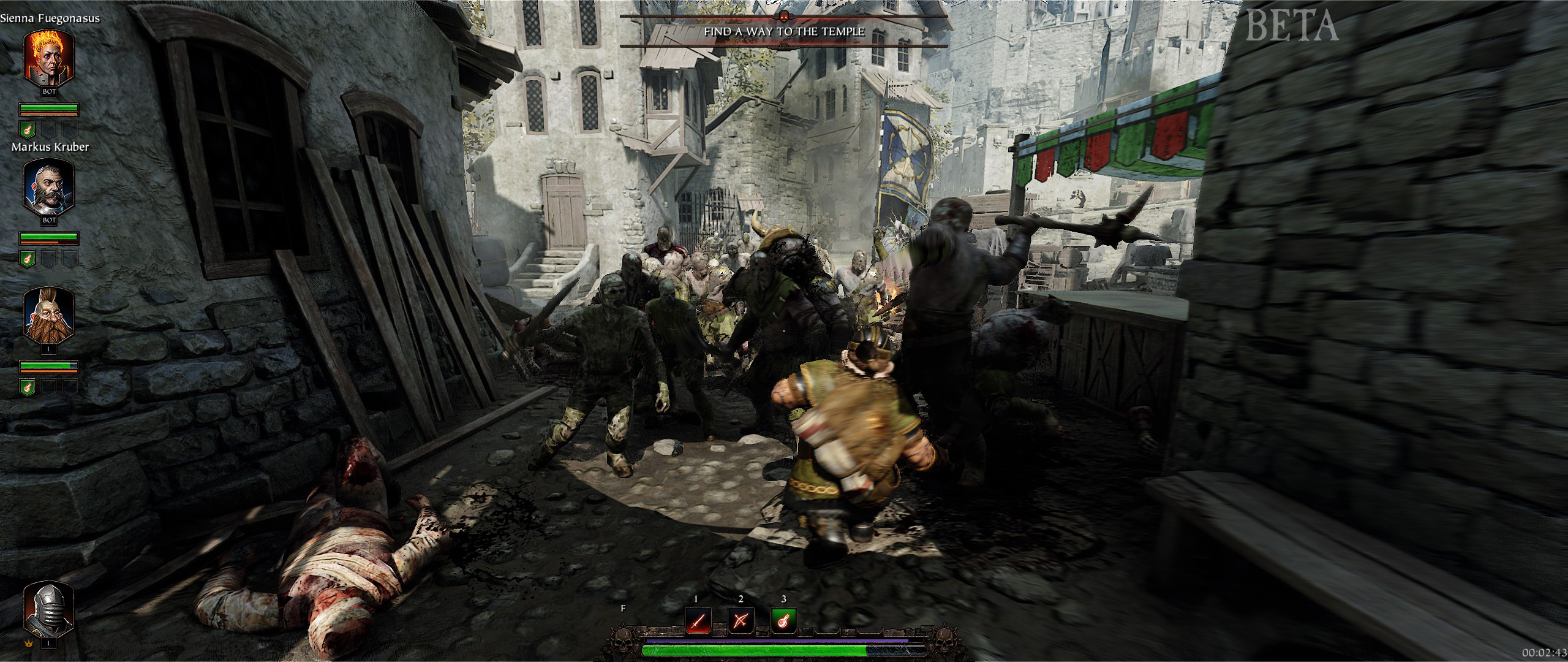Click the 'Find a way to the temple' objective
Viewport: 1568px width, 662px height.
(784, 31)
